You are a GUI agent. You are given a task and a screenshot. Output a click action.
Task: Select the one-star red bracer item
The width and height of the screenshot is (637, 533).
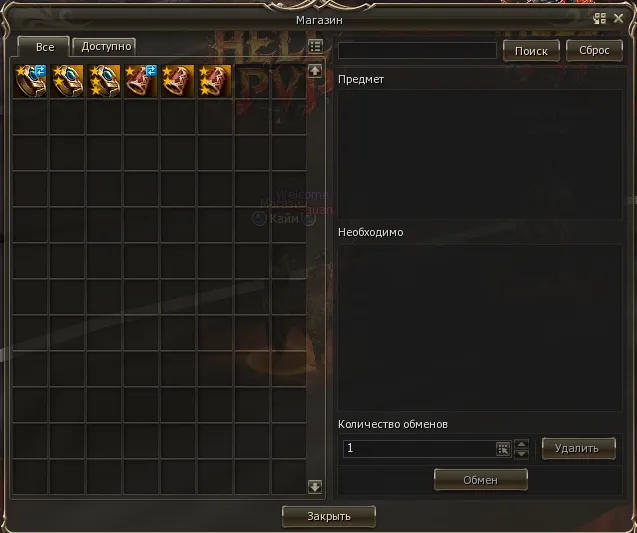tap(141, 81)
